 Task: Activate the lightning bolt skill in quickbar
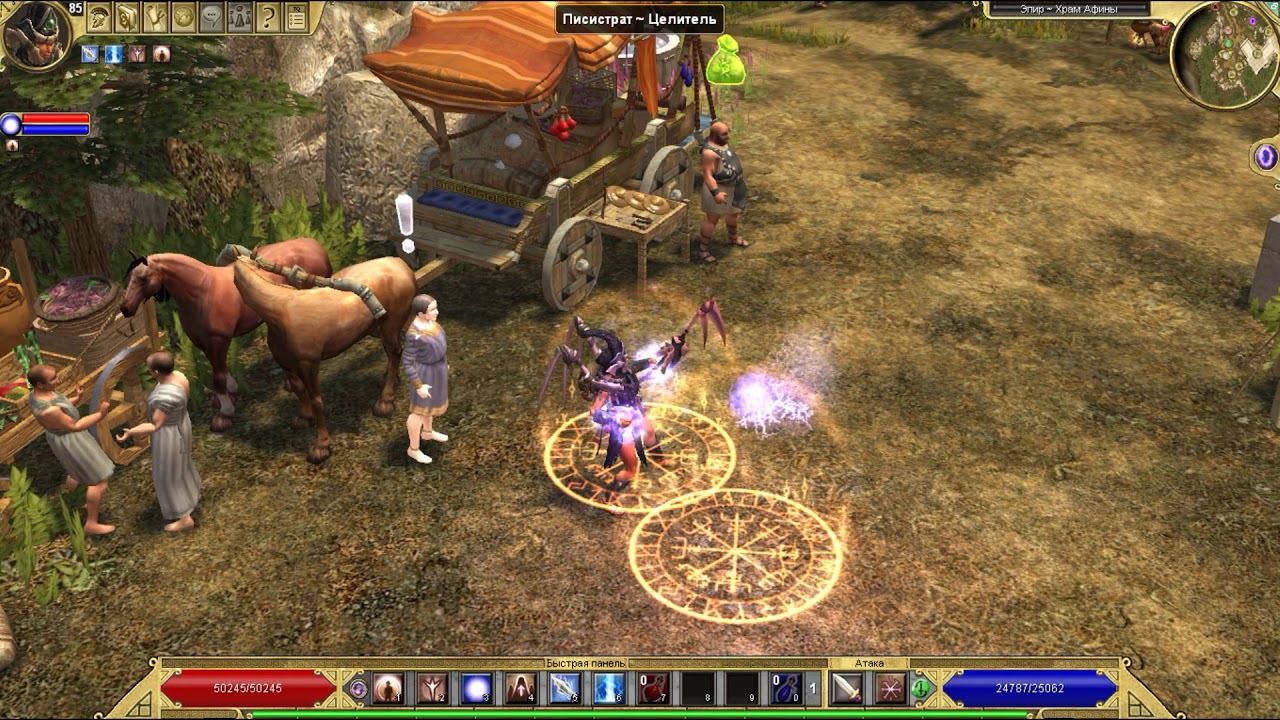[609, 688]
